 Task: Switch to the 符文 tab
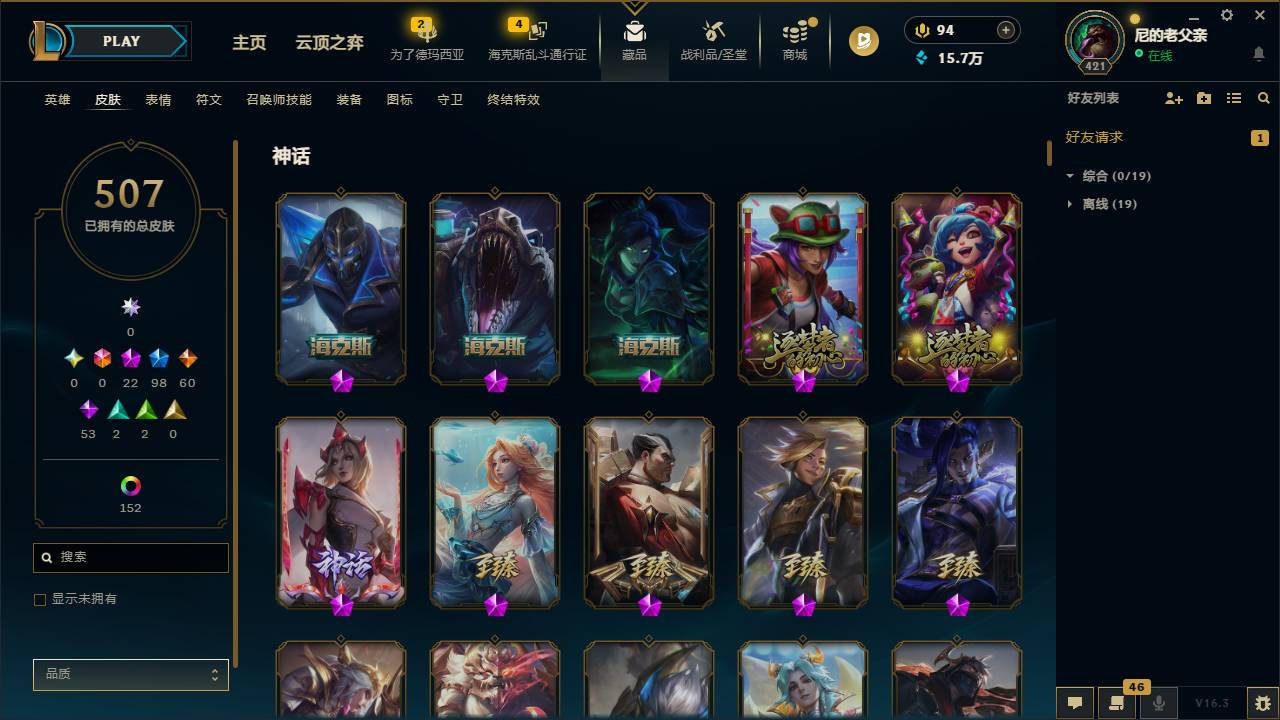click(x=208, y=100)
